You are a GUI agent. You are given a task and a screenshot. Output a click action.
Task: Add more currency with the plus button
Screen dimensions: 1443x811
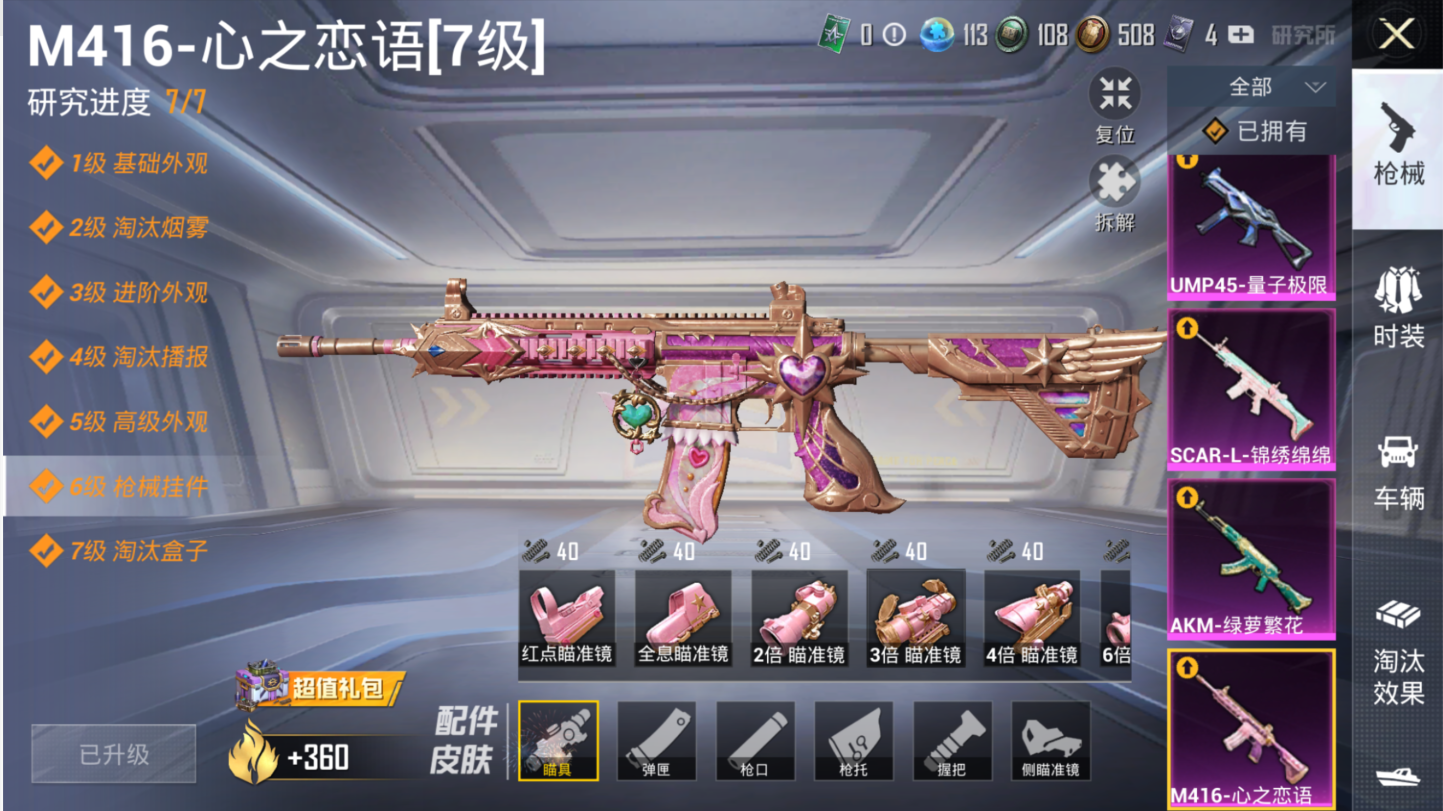(1240, 36)
